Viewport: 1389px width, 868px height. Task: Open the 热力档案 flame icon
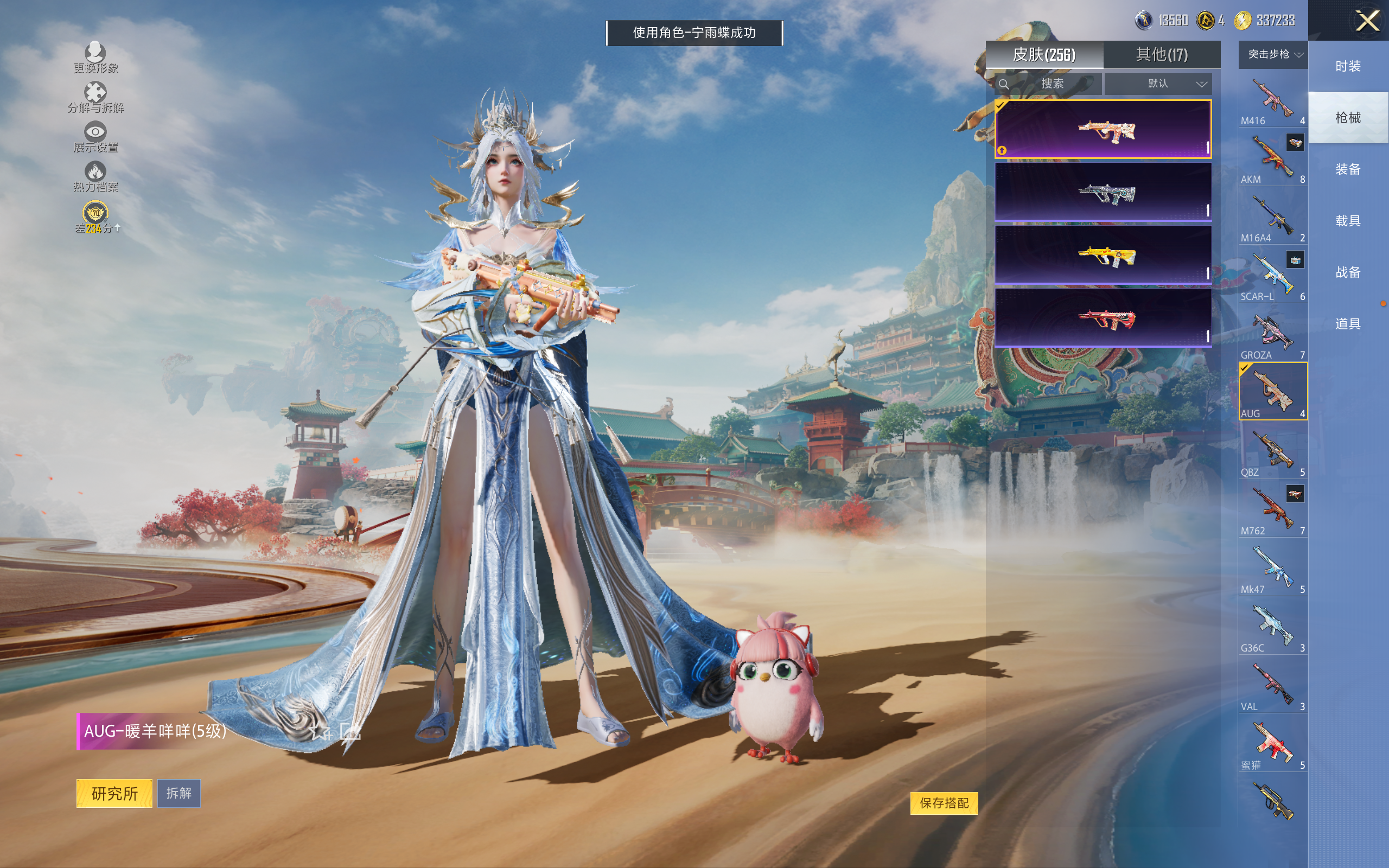pyautogui.click(x=95, y=176)
